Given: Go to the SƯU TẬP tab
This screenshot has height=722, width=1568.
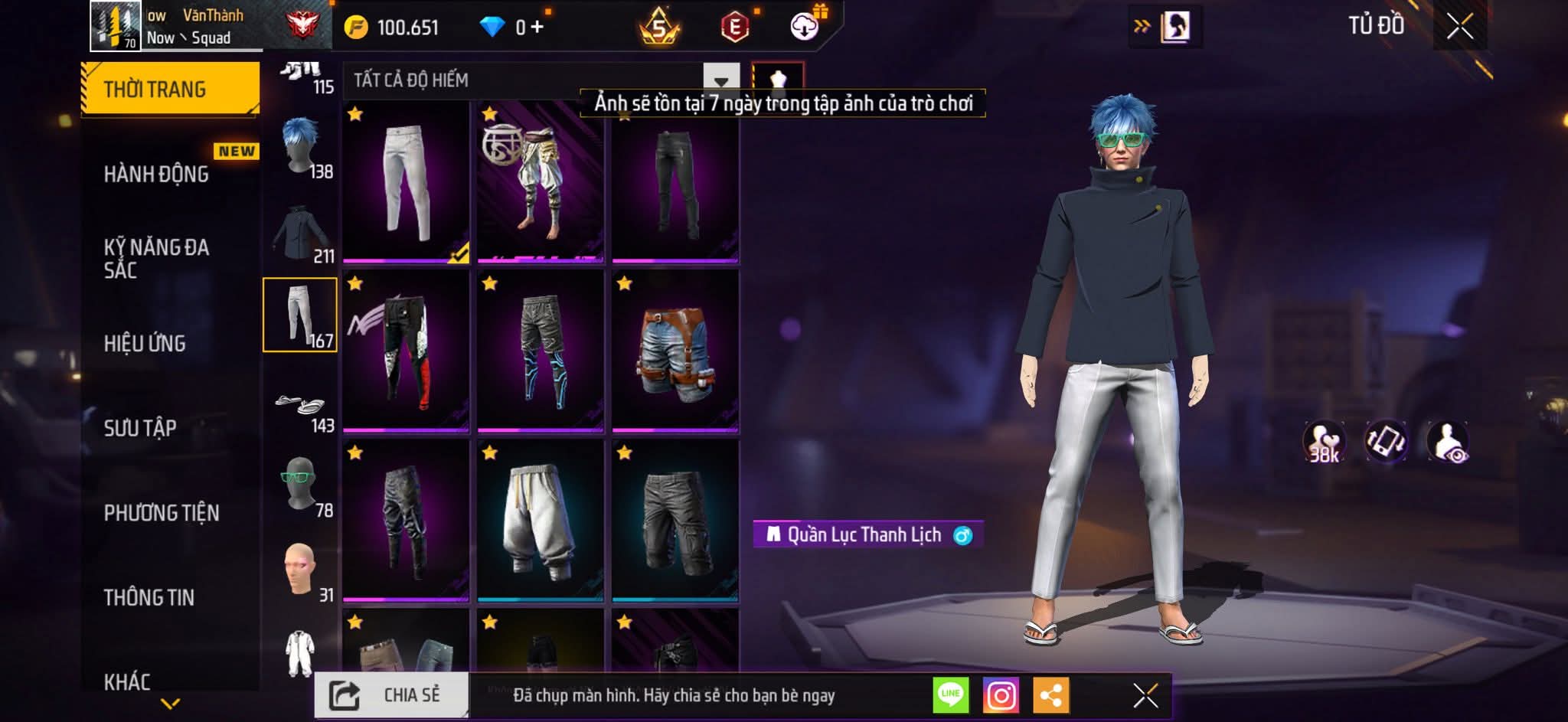Looking at the screenshot, I should coord(140,428).
